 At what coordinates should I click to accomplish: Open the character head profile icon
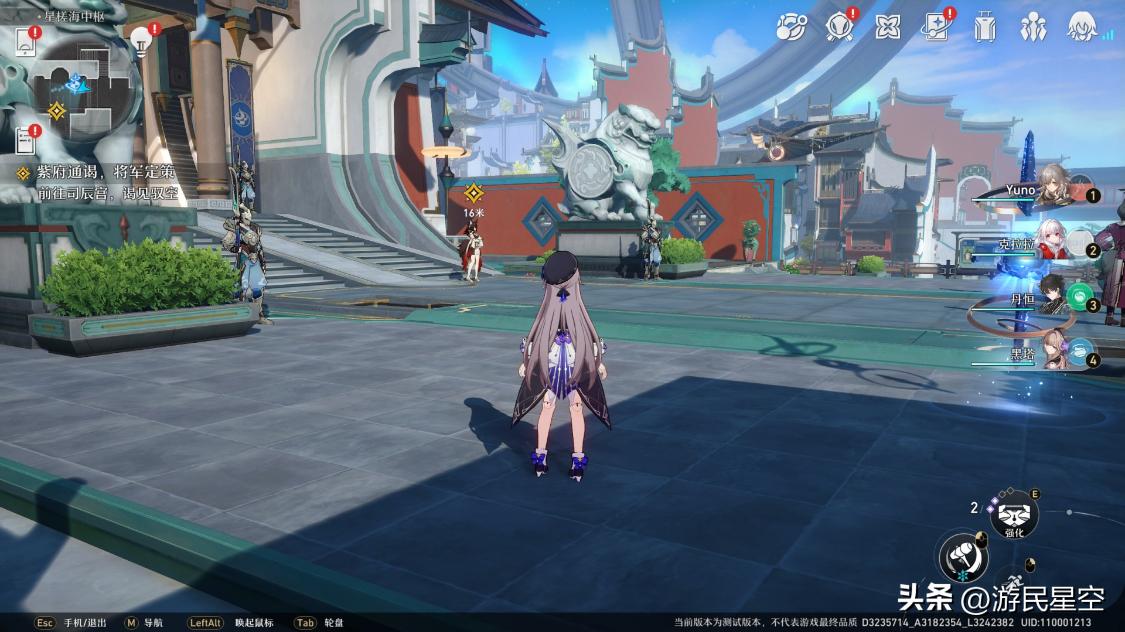pos(1081,27)
